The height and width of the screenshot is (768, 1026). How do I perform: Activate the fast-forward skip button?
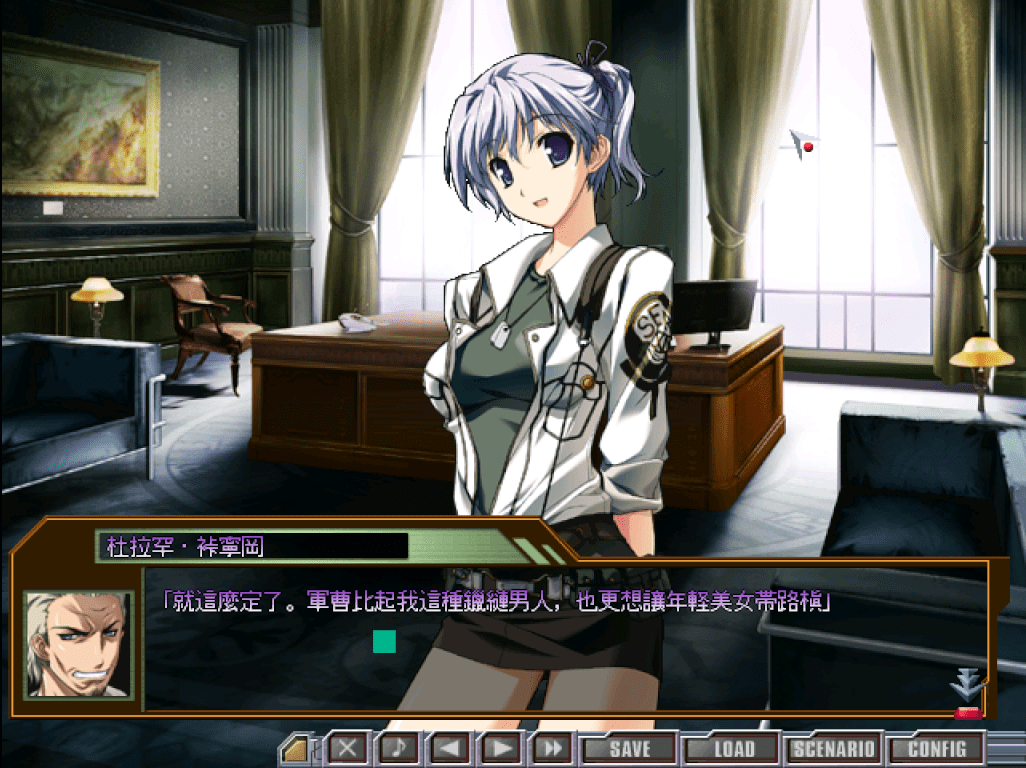point(552,748)
